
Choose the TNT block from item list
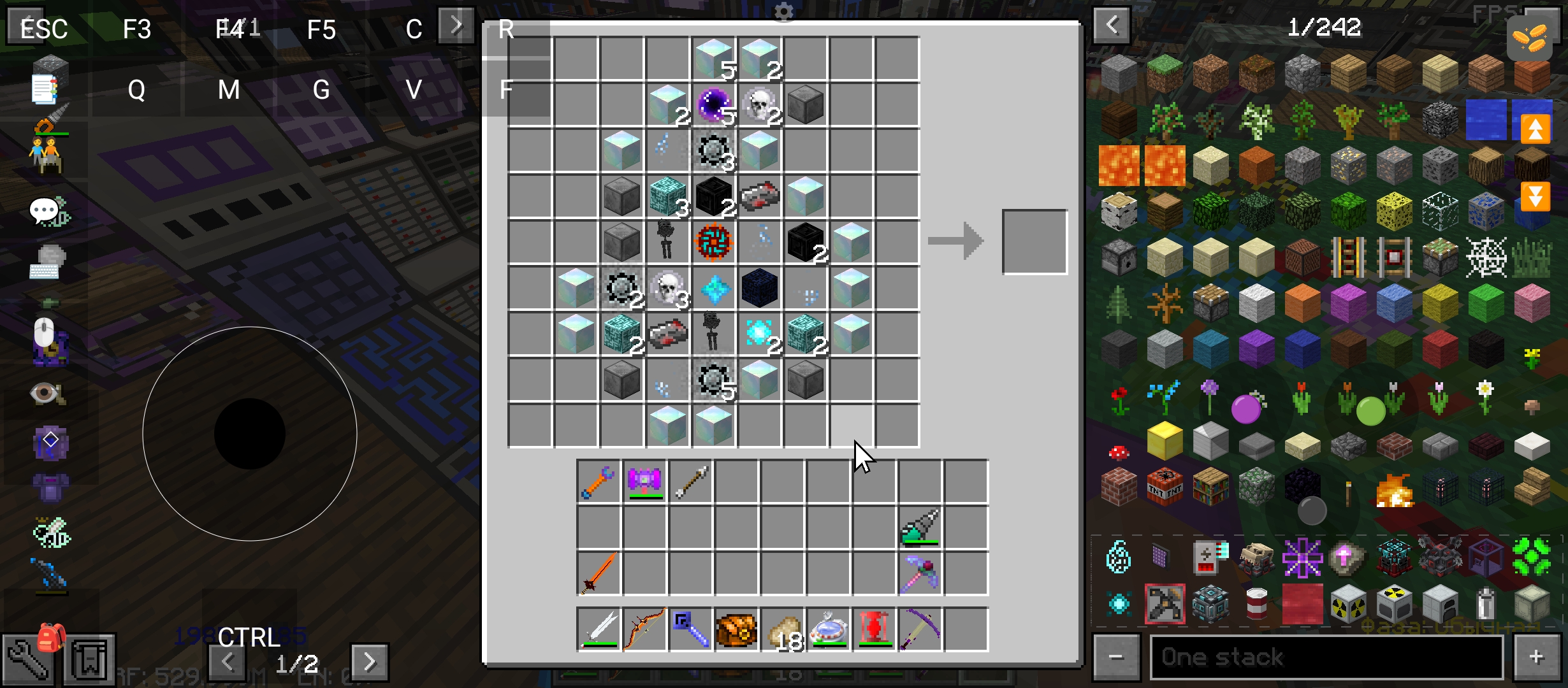click(1165, 487)
